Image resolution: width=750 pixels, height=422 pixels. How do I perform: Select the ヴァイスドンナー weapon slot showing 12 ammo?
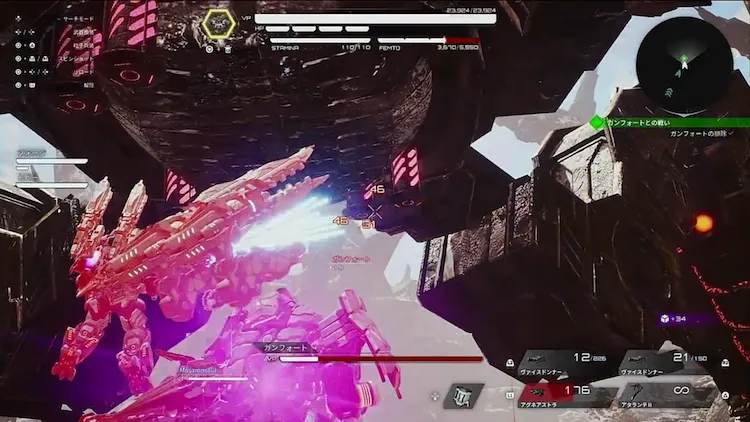[562, 363]
